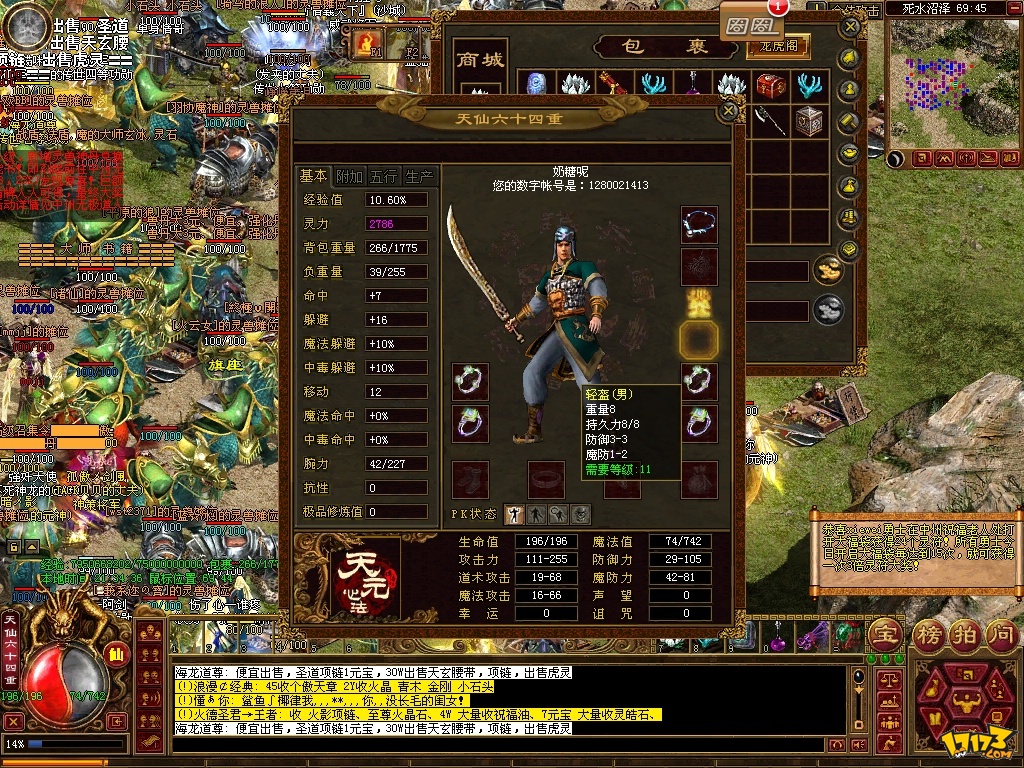Close the character stats panel
The width and height of the screenshot is (1024, 768).
[727, 112]
